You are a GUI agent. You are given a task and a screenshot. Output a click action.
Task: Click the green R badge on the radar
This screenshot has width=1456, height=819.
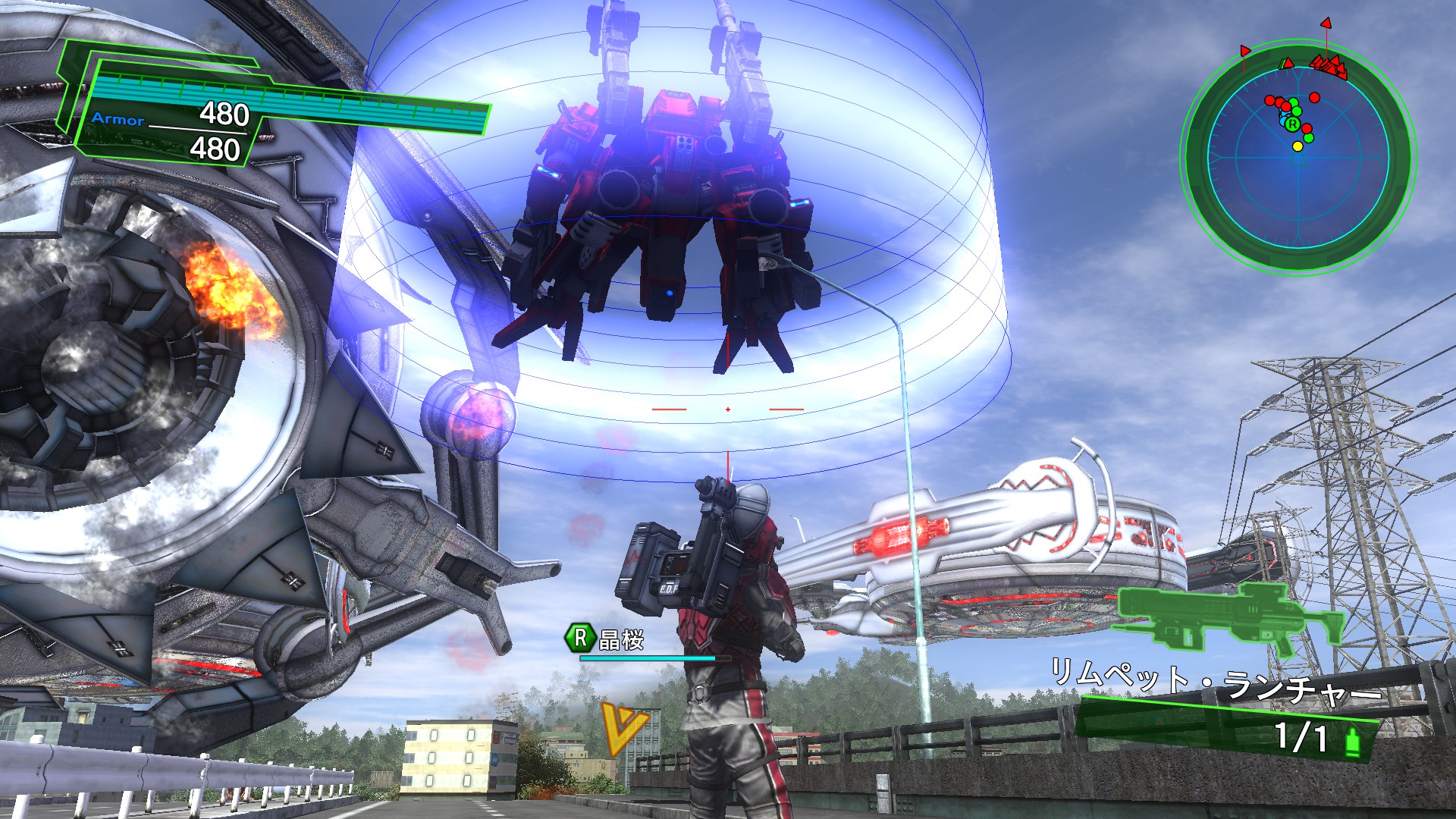pyautogui.click(x=1293, y=124)
